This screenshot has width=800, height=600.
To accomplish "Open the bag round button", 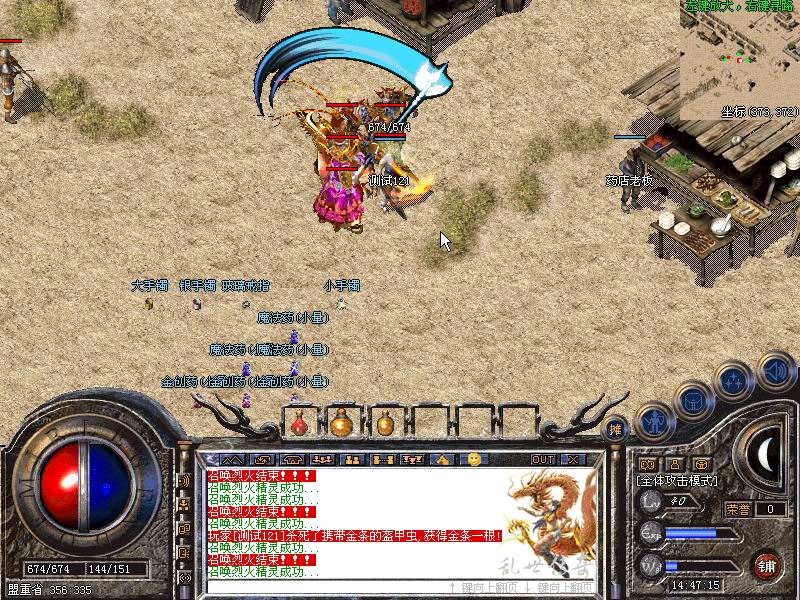I will tap(692, 401).
